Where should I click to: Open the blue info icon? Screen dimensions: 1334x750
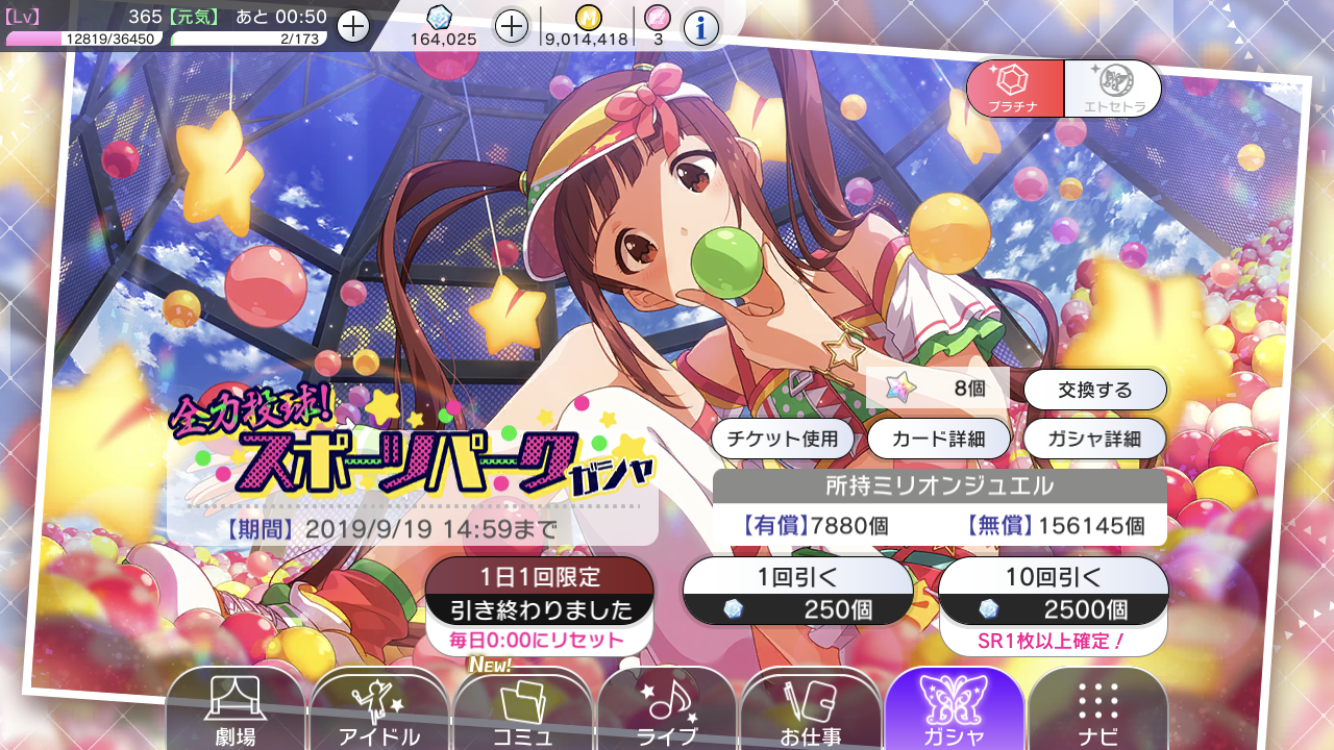pos(701,28)
